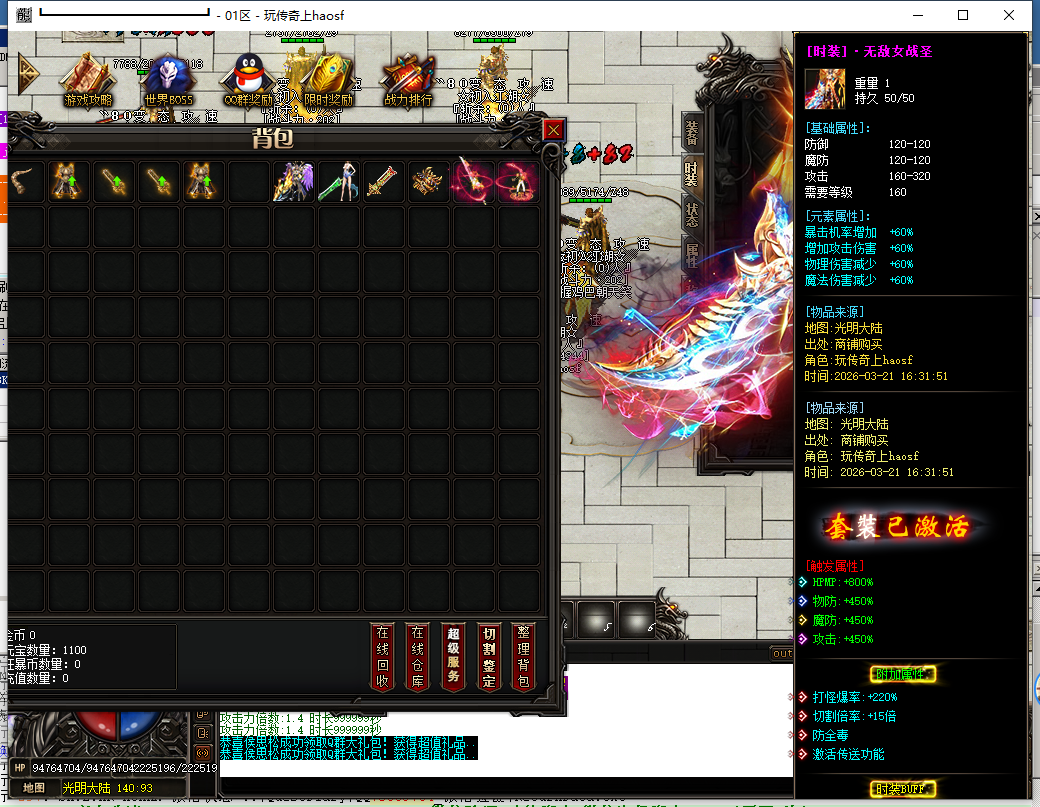The image size is (1040, 807).
Task: Maximize the game window
Action: [963, 15]
